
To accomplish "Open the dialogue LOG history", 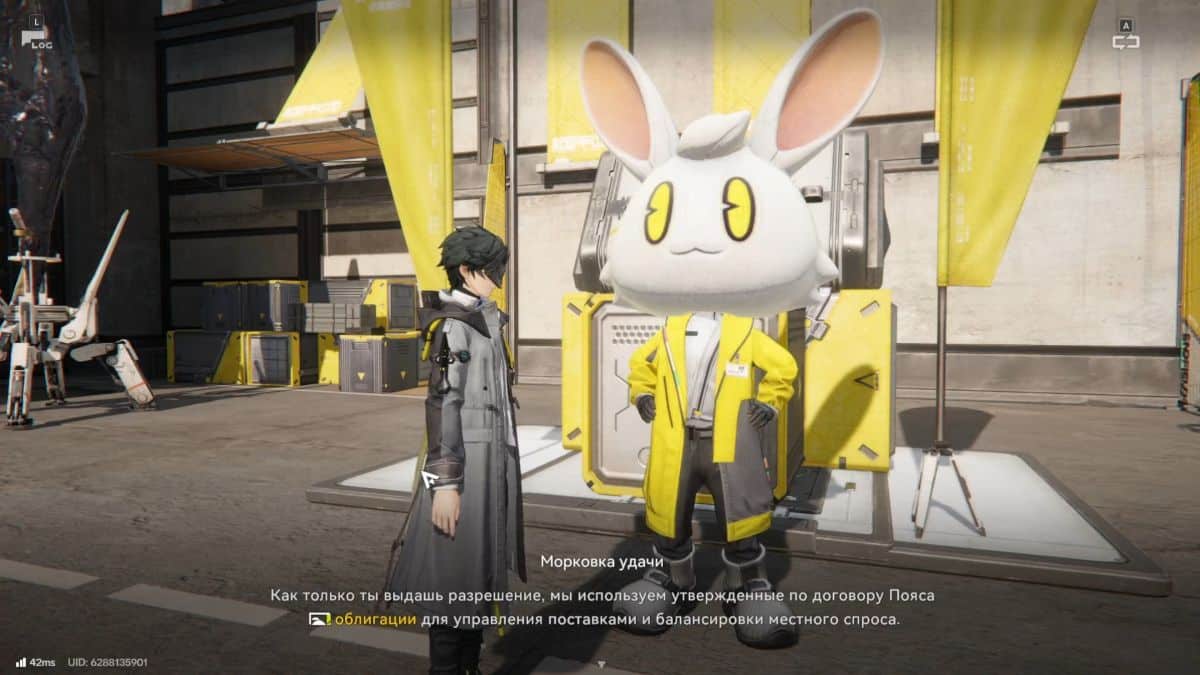I will tap(36, 39).
